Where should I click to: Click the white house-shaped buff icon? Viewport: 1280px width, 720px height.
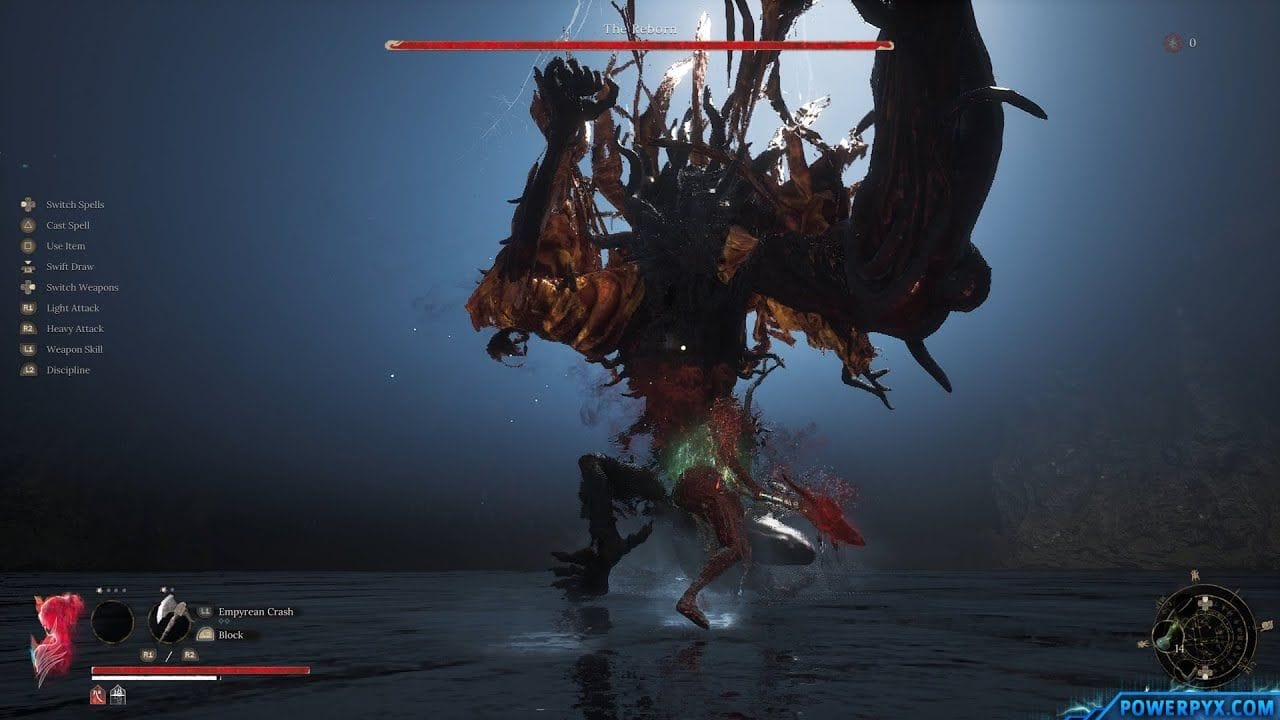(x=118, y=694)
